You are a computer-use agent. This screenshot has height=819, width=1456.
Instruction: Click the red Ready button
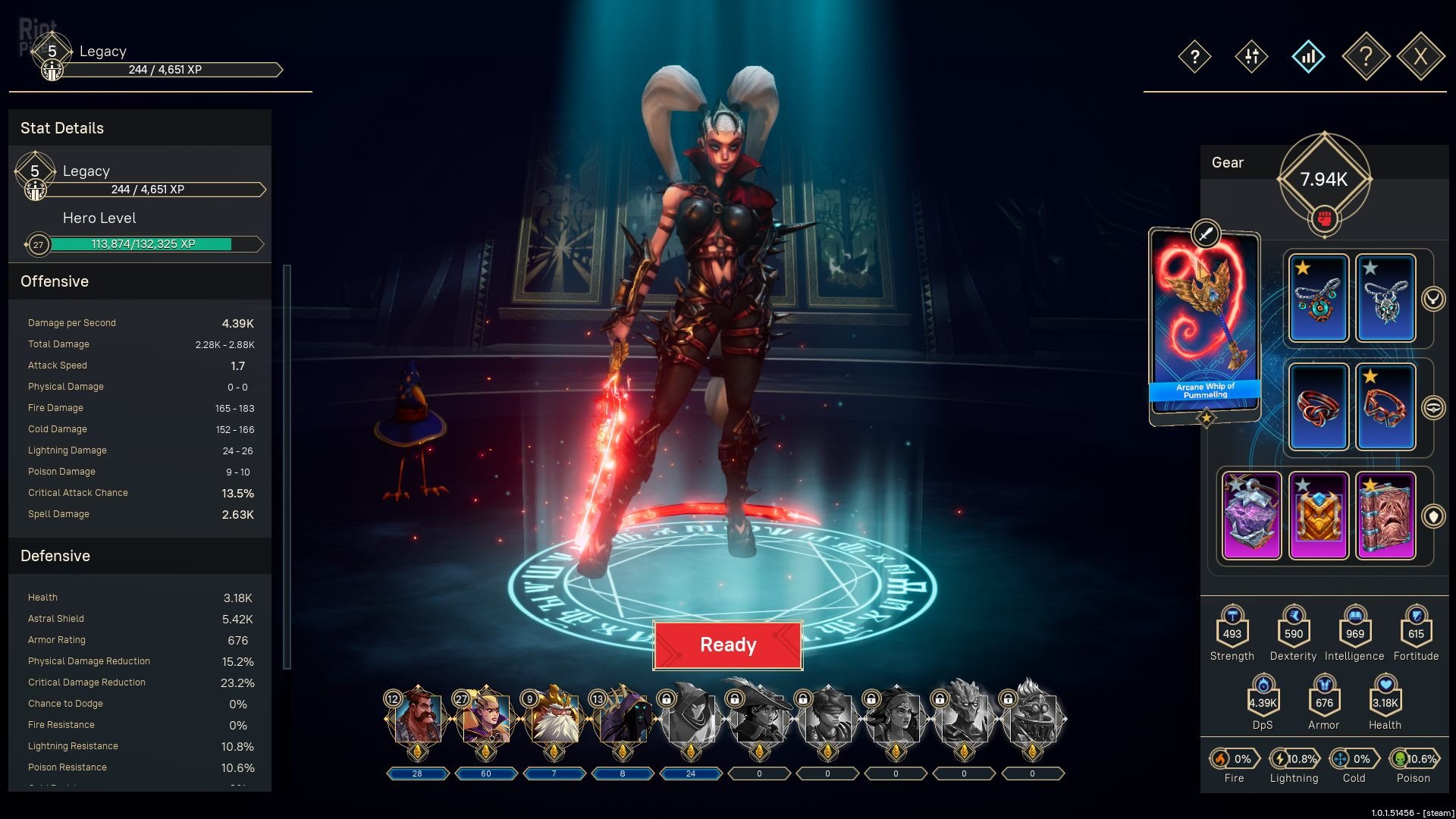(727, 645)
